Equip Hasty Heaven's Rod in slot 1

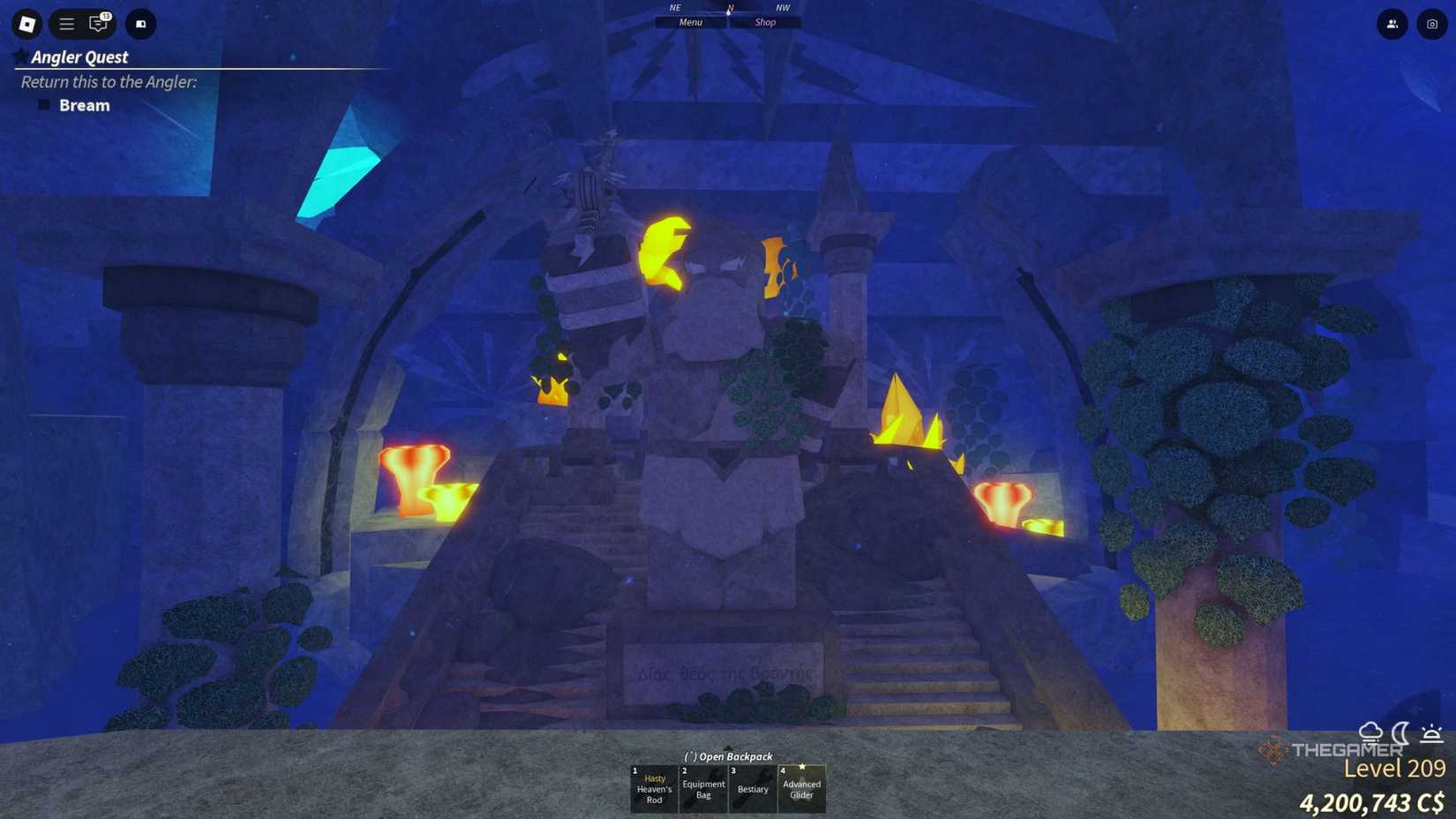[654, 787]
